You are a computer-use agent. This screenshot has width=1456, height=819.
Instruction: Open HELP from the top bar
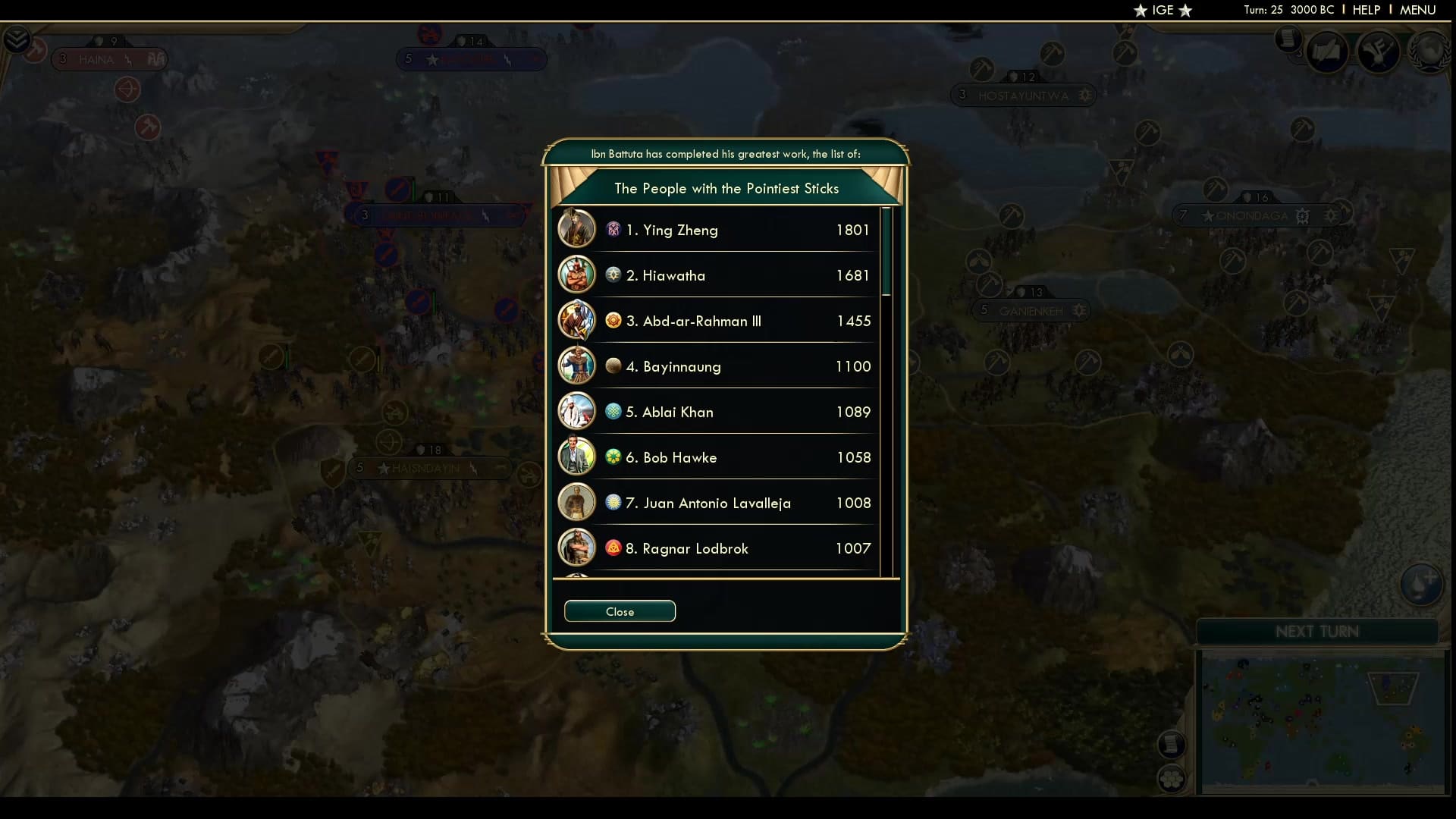click(x=1365, y=10)
